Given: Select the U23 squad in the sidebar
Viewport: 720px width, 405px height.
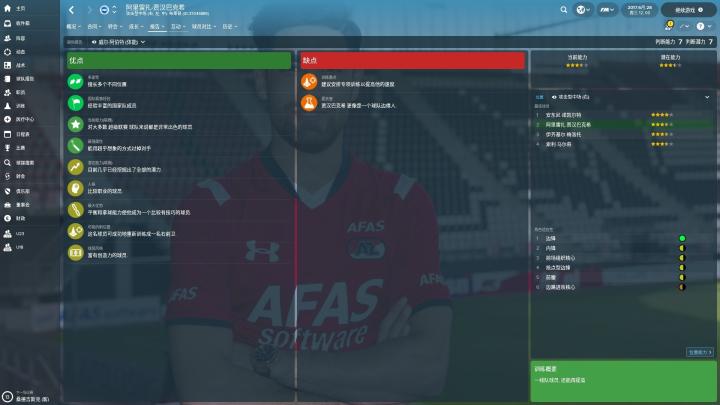Looking at the screenshot, I should point(18,232).
